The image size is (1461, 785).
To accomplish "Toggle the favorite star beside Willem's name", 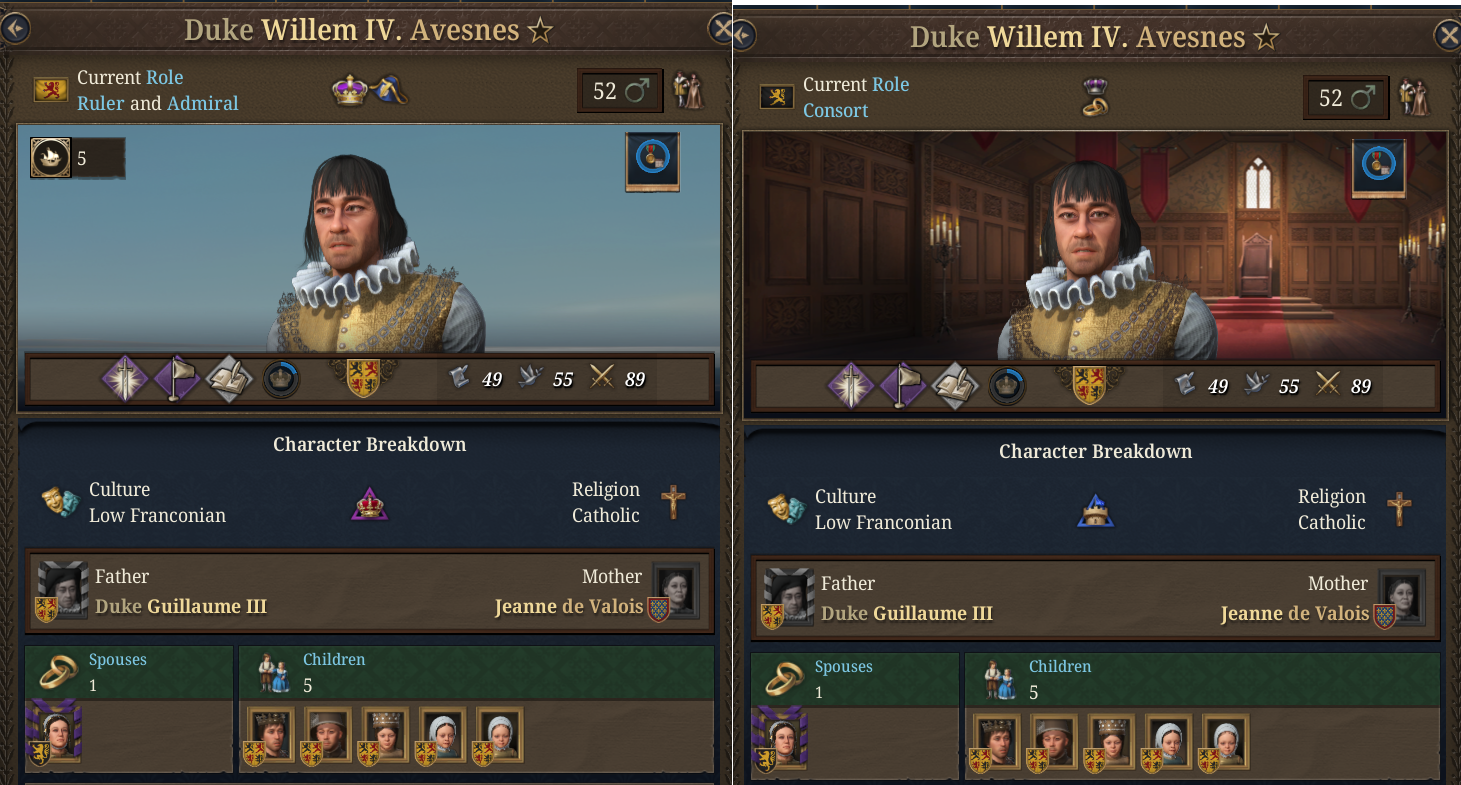I will tap(539, 29).
